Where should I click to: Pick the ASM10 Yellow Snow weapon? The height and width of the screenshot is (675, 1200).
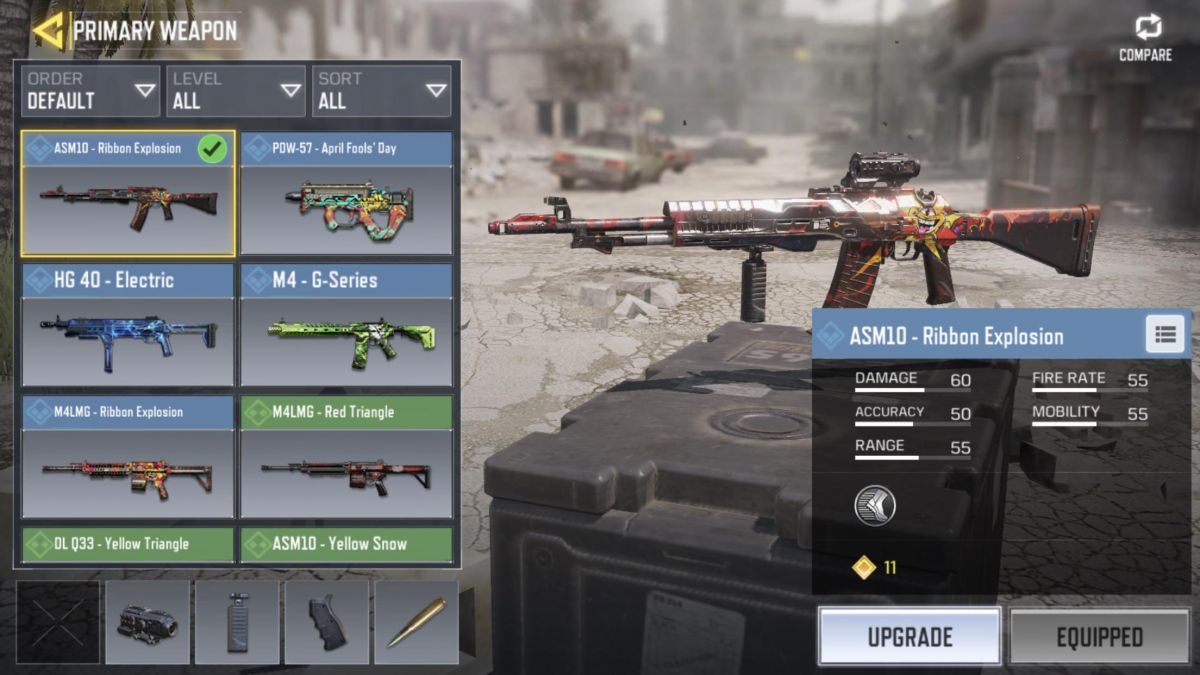[x=346, y=545]
